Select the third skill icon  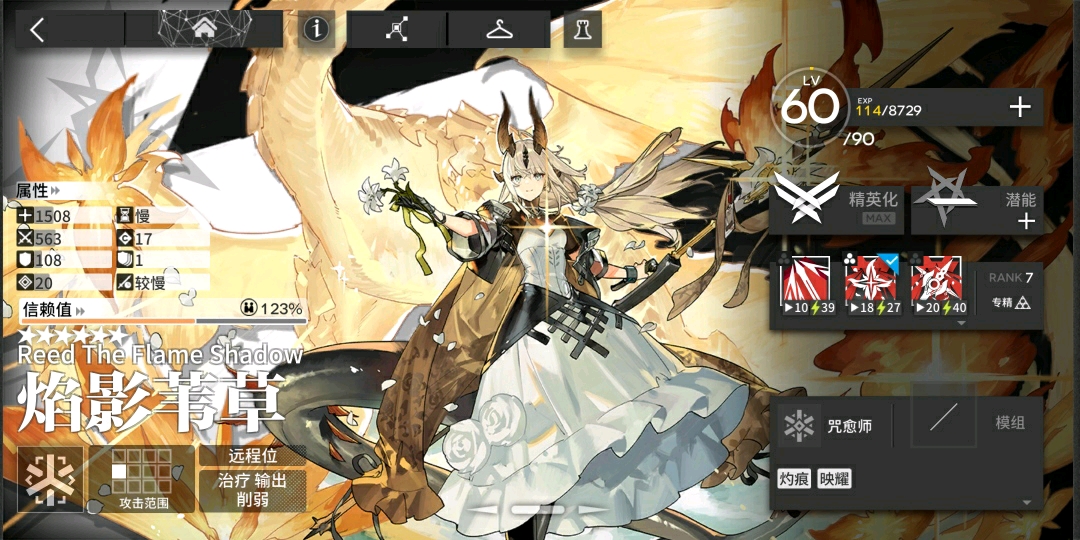click(937, 285)
